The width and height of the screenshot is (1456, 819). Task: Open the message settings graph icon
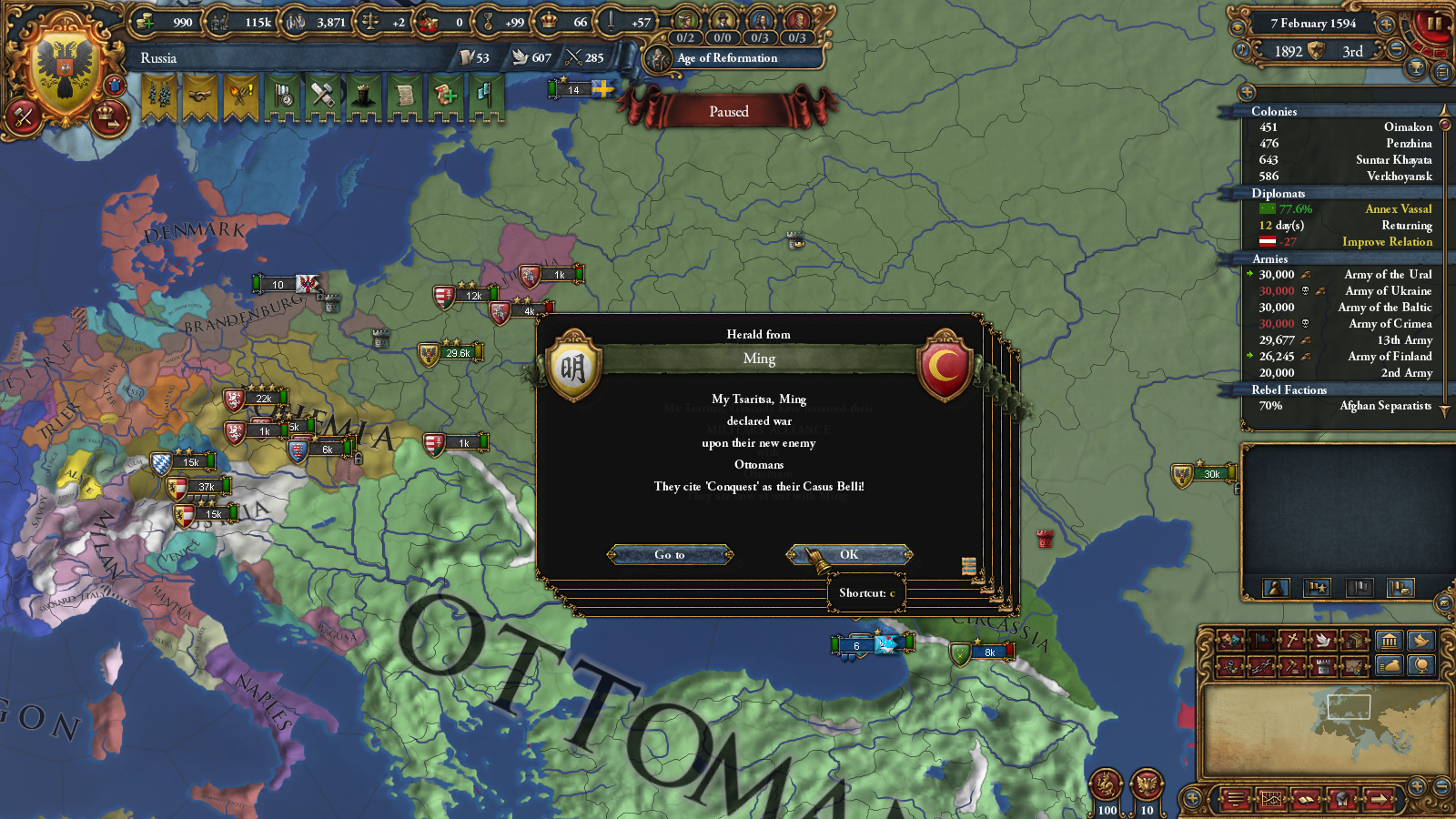(x=1271, y=801)
